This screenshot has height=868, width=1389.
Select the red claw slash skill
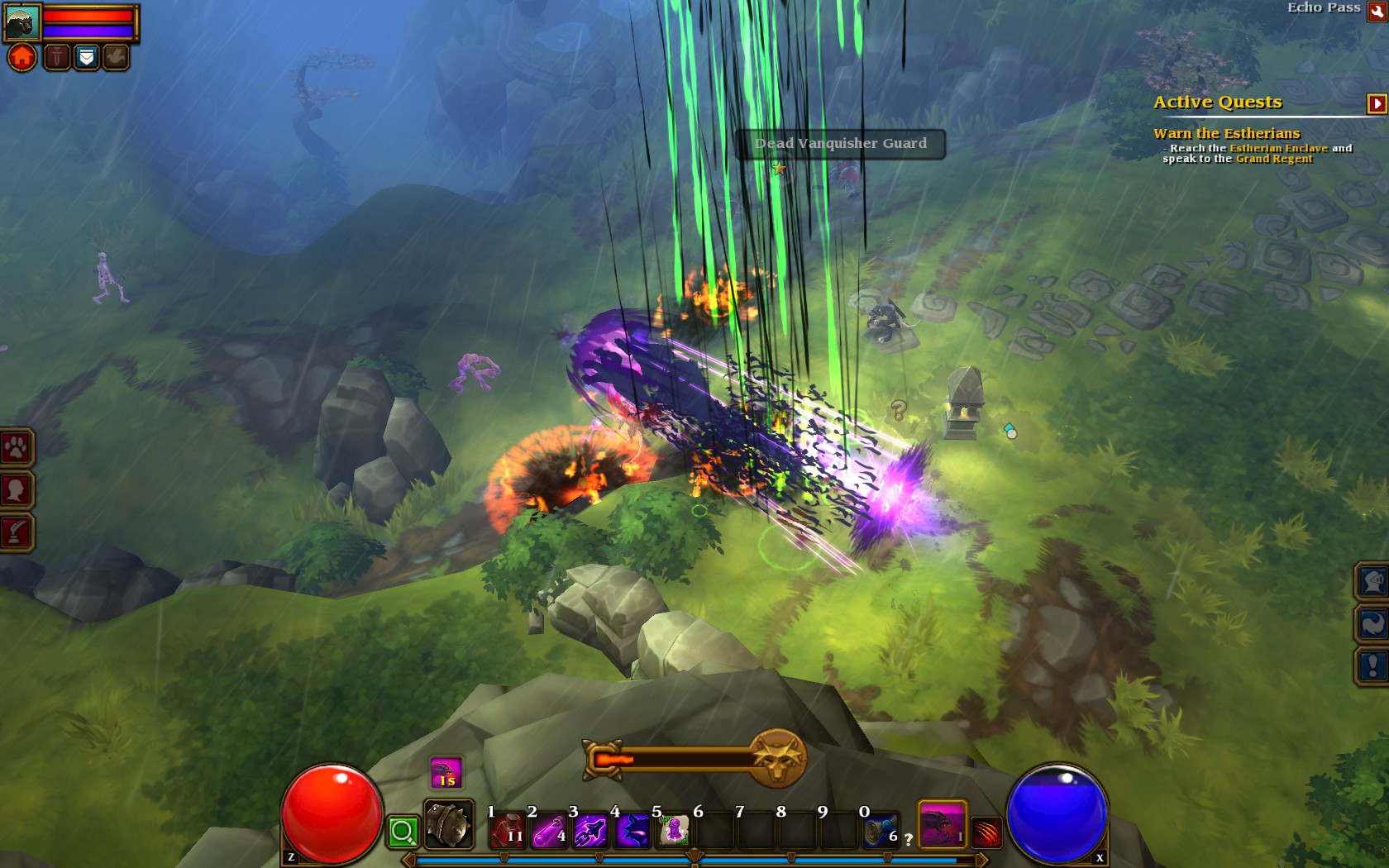987,832
